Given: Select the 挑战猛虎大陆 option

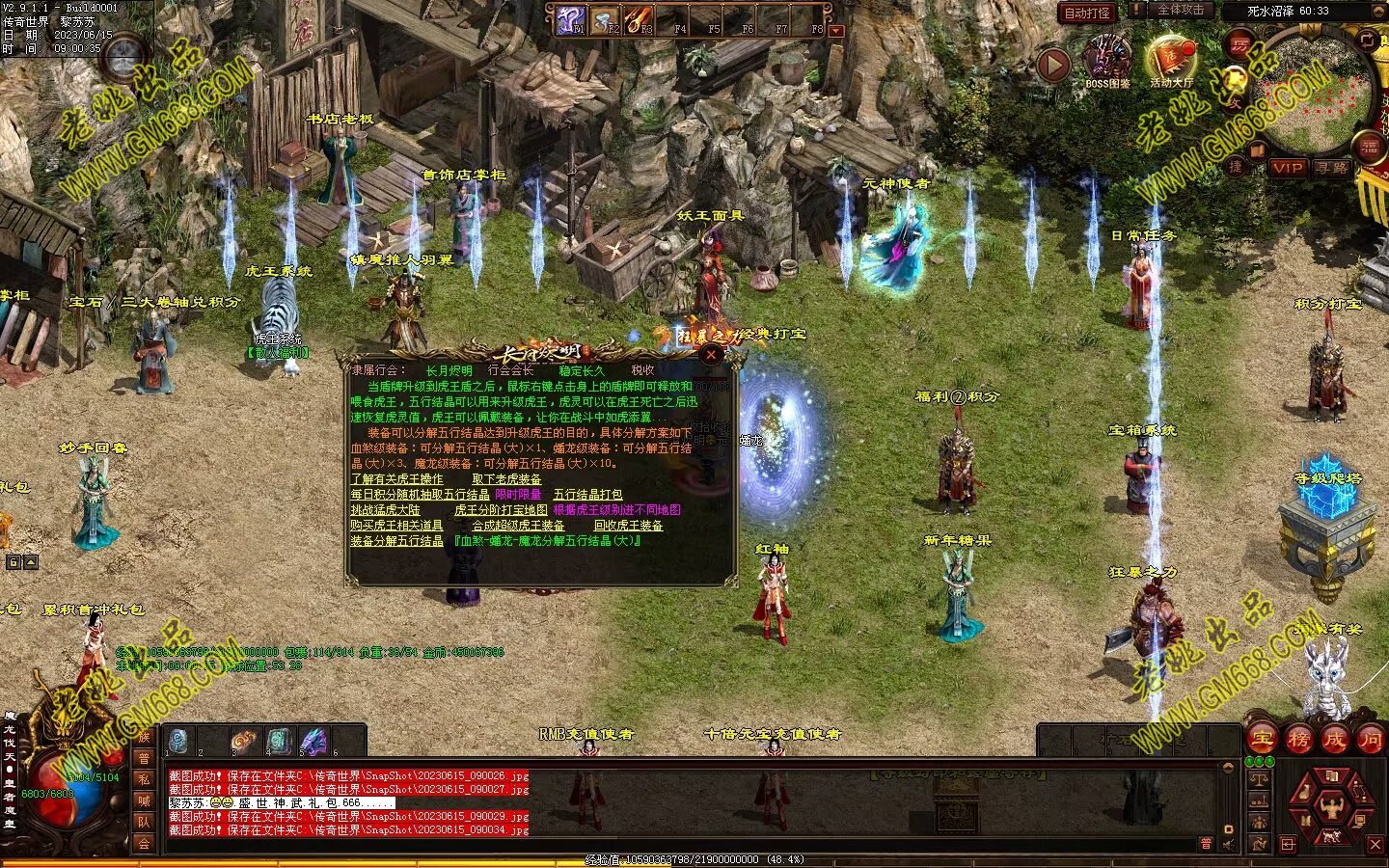Looking at the screenshot, I should [x=385, y=510].
